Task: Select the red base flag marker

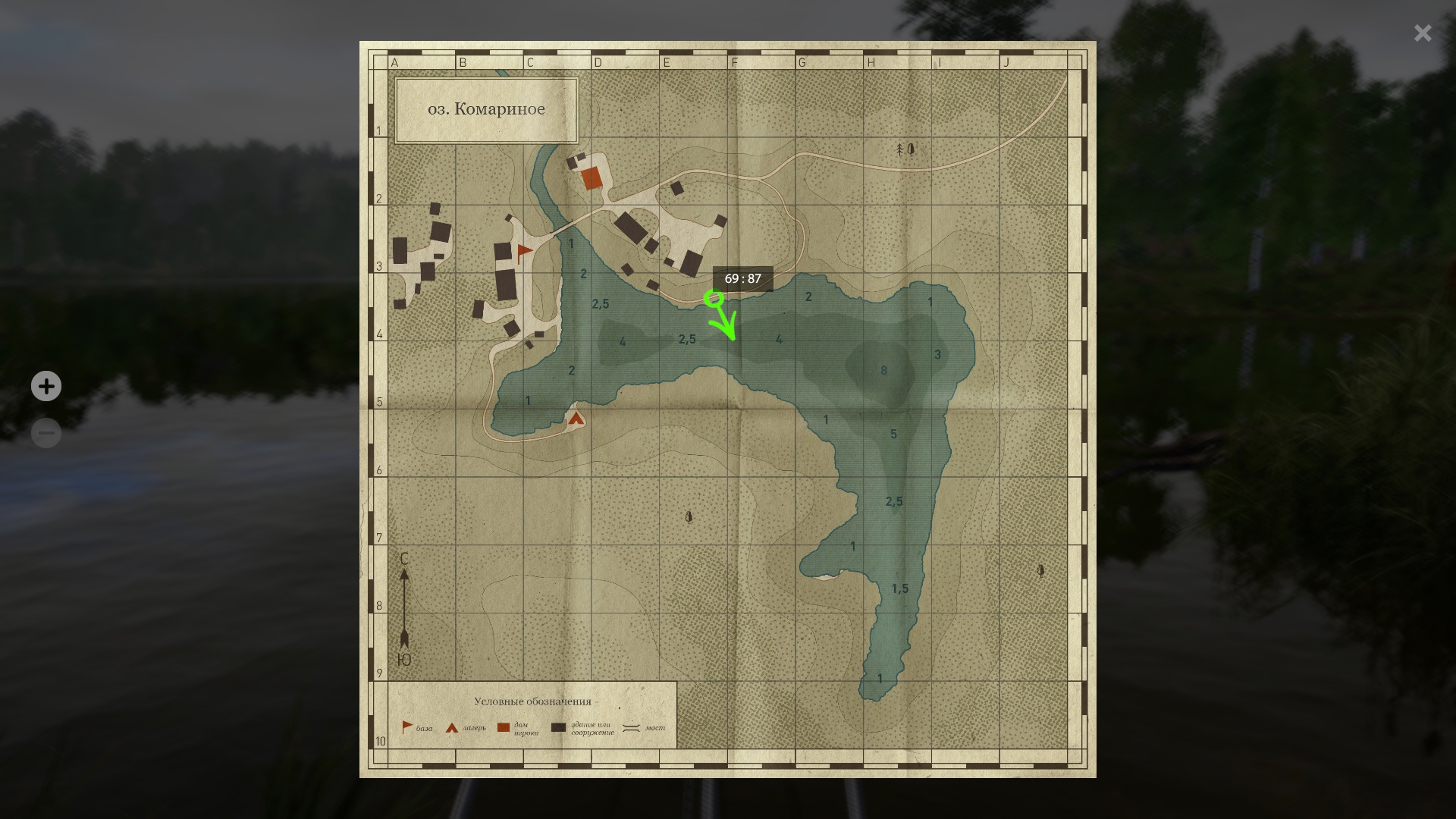Action: 523,253
